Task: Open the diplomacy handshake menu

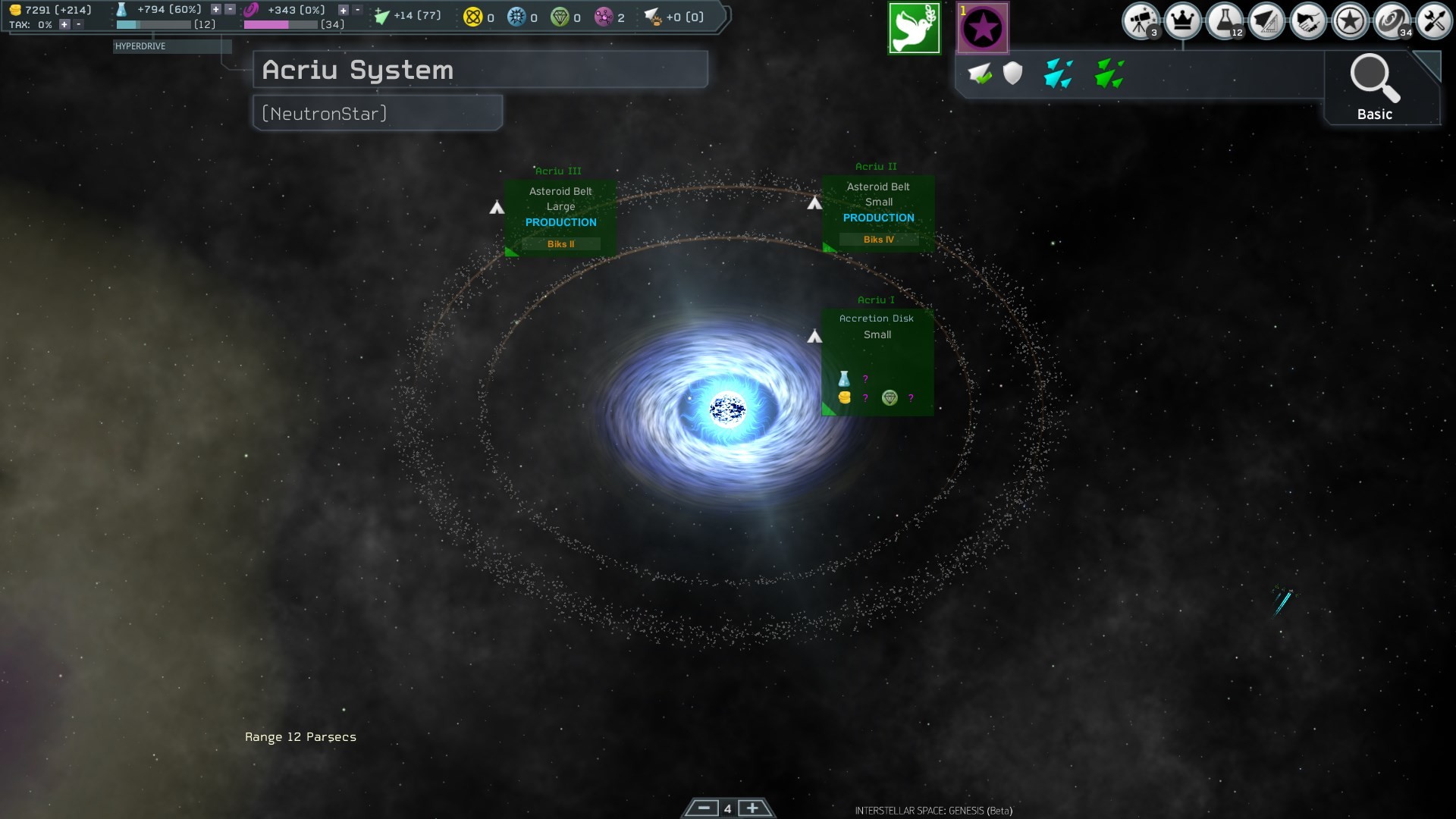Action: (x=1307, y=21)
